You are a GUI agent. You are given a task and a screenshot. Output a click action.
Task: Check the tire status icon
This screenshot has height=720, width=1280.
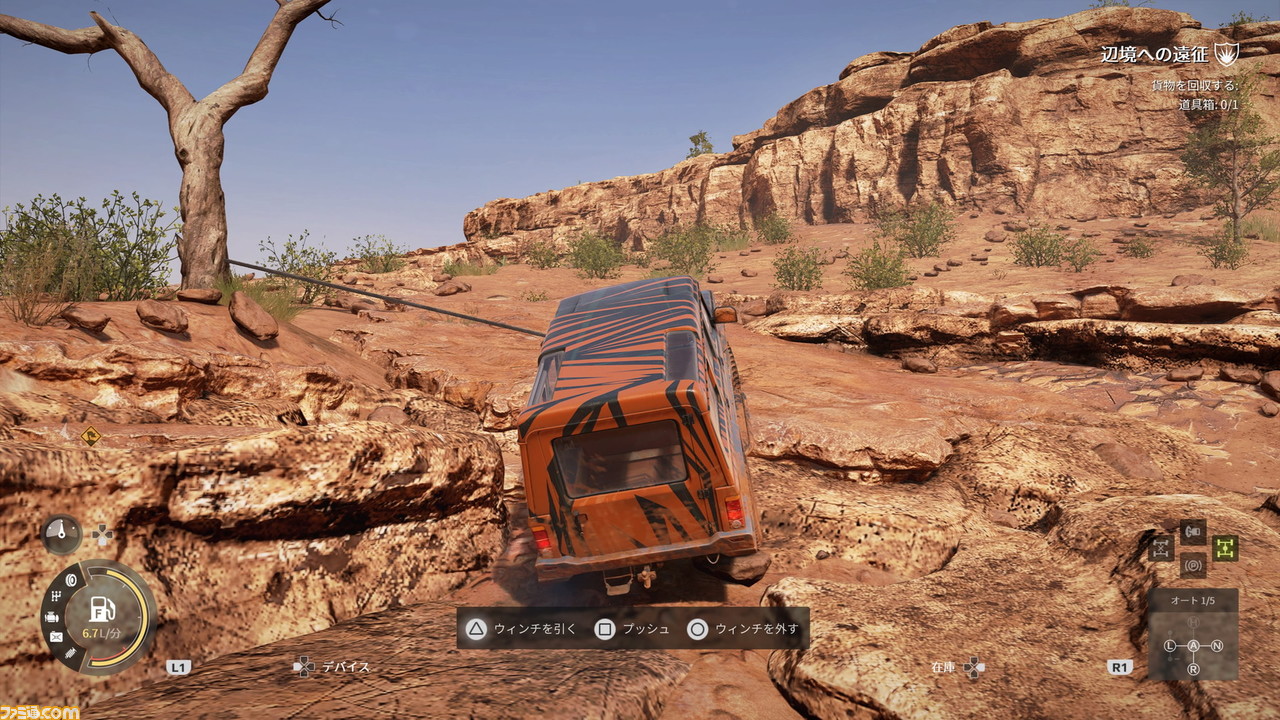click(x=72, y=580)
